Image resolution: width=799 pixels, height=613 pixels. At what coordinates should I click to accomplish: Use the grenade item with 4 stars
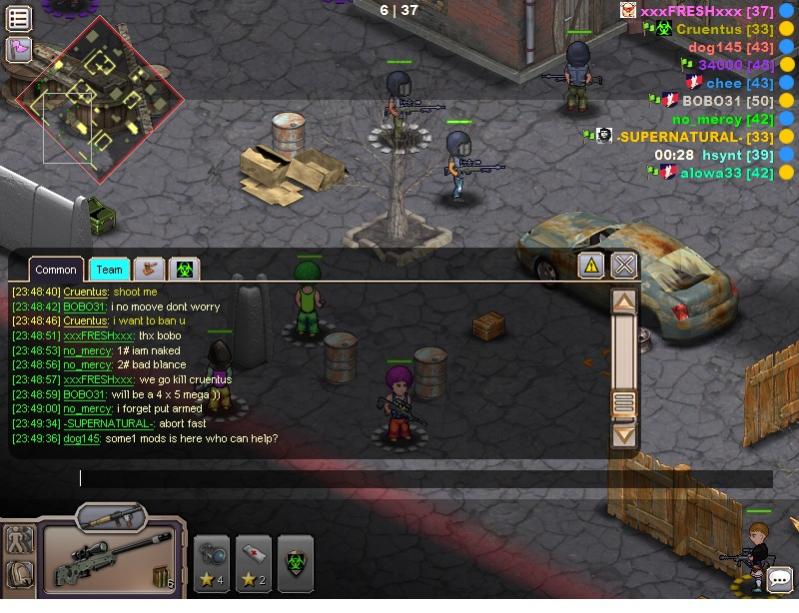pos(212,563)
